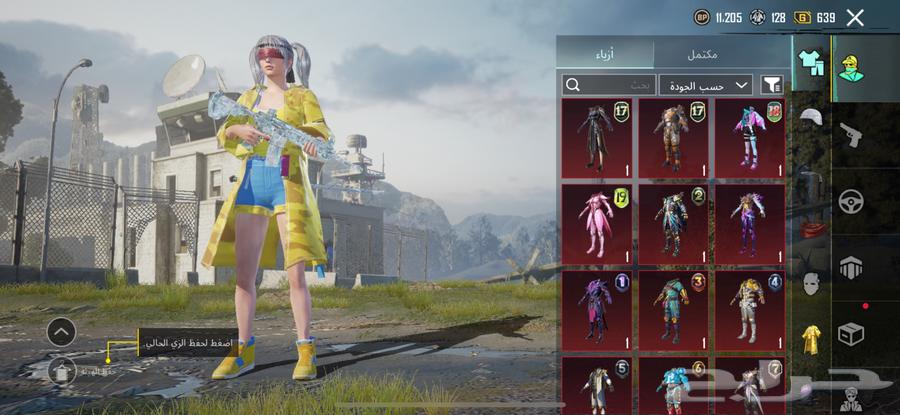
Task: Switch to the أزياء outfits tab
Action: [605, 53]
